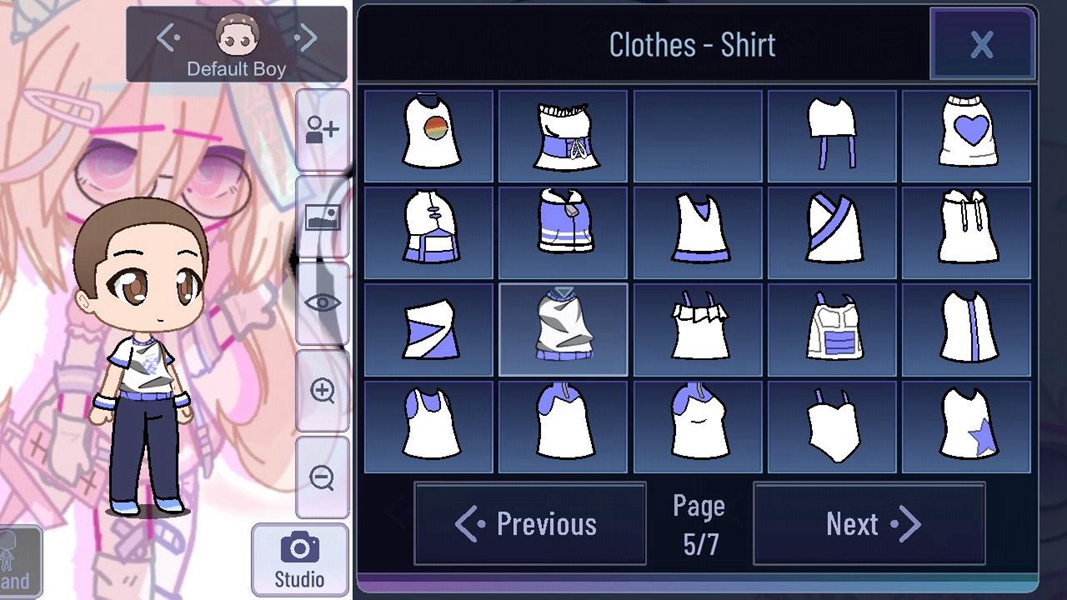Switch to the previous character with left arrow
Viewport: 1067px width, 600px height.
[168, 39]
